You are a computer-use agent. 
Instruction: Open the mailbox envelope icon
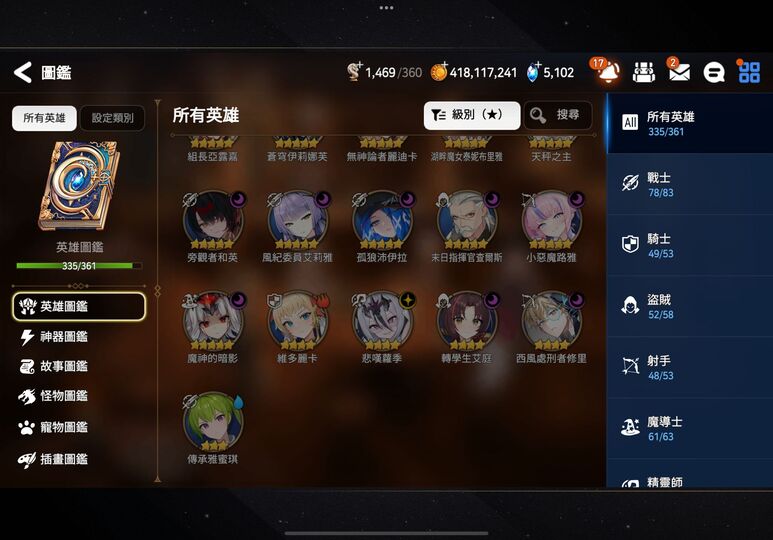[679, 72]
